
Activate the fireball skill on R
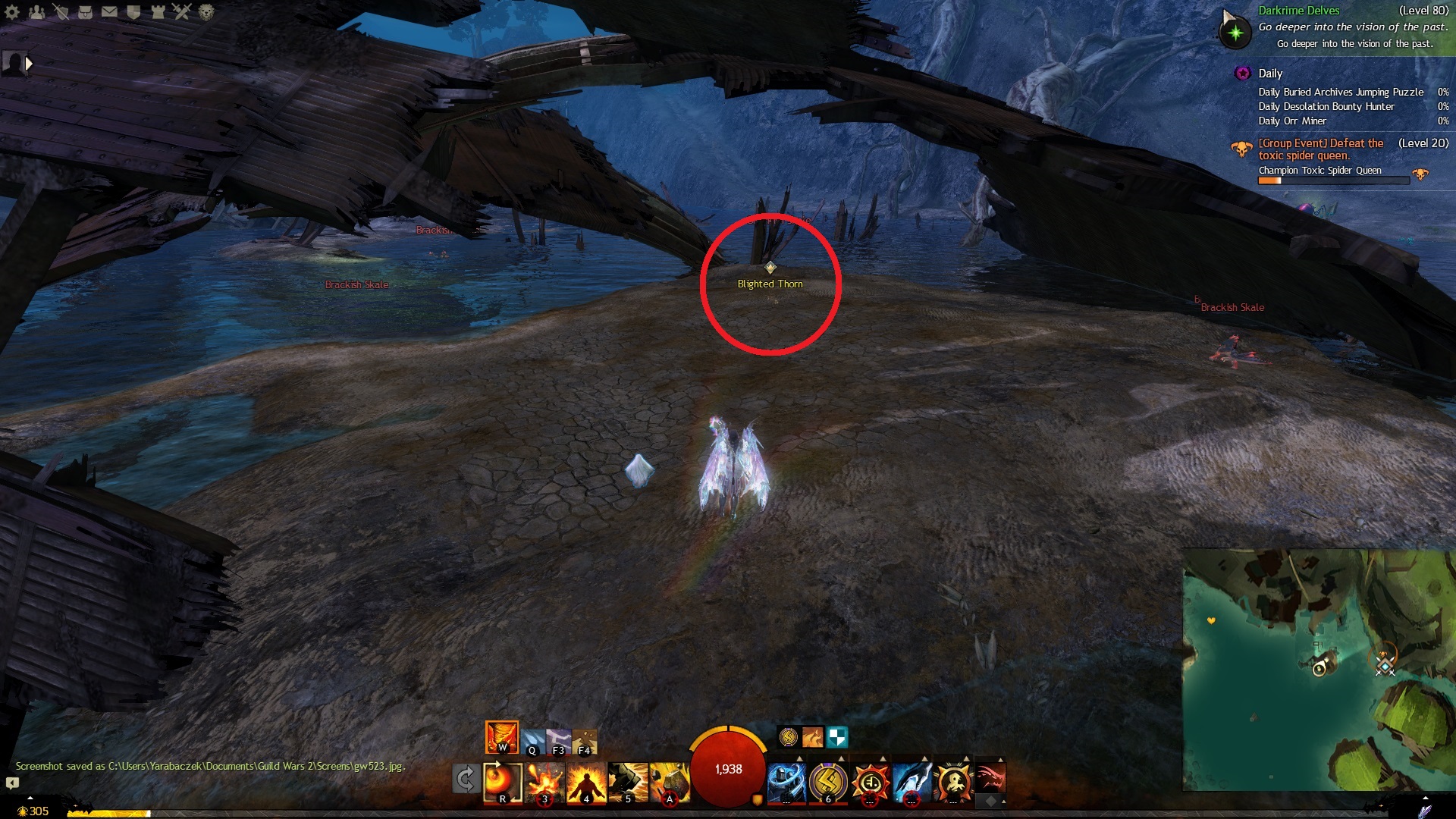503,782
